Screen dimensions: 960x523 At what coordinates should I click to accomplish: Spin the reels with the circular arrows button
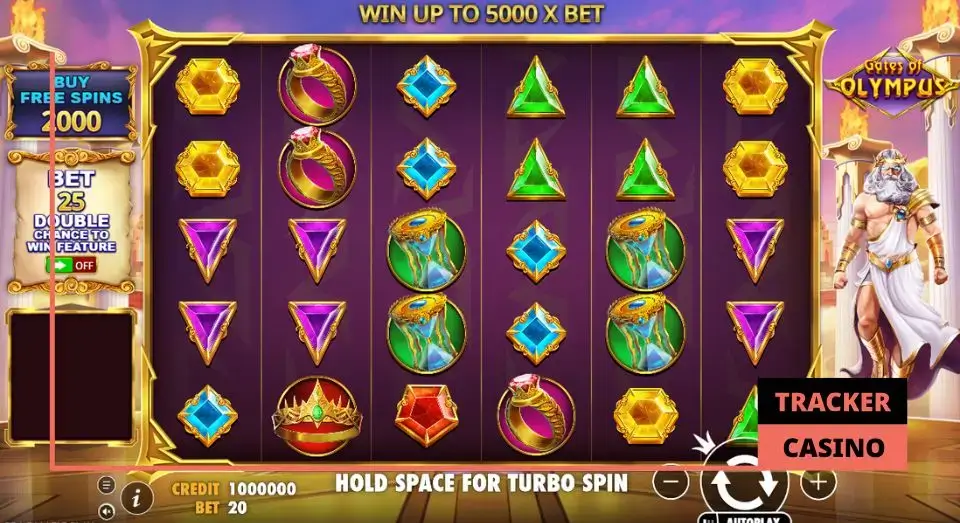(x=742, y=483)
